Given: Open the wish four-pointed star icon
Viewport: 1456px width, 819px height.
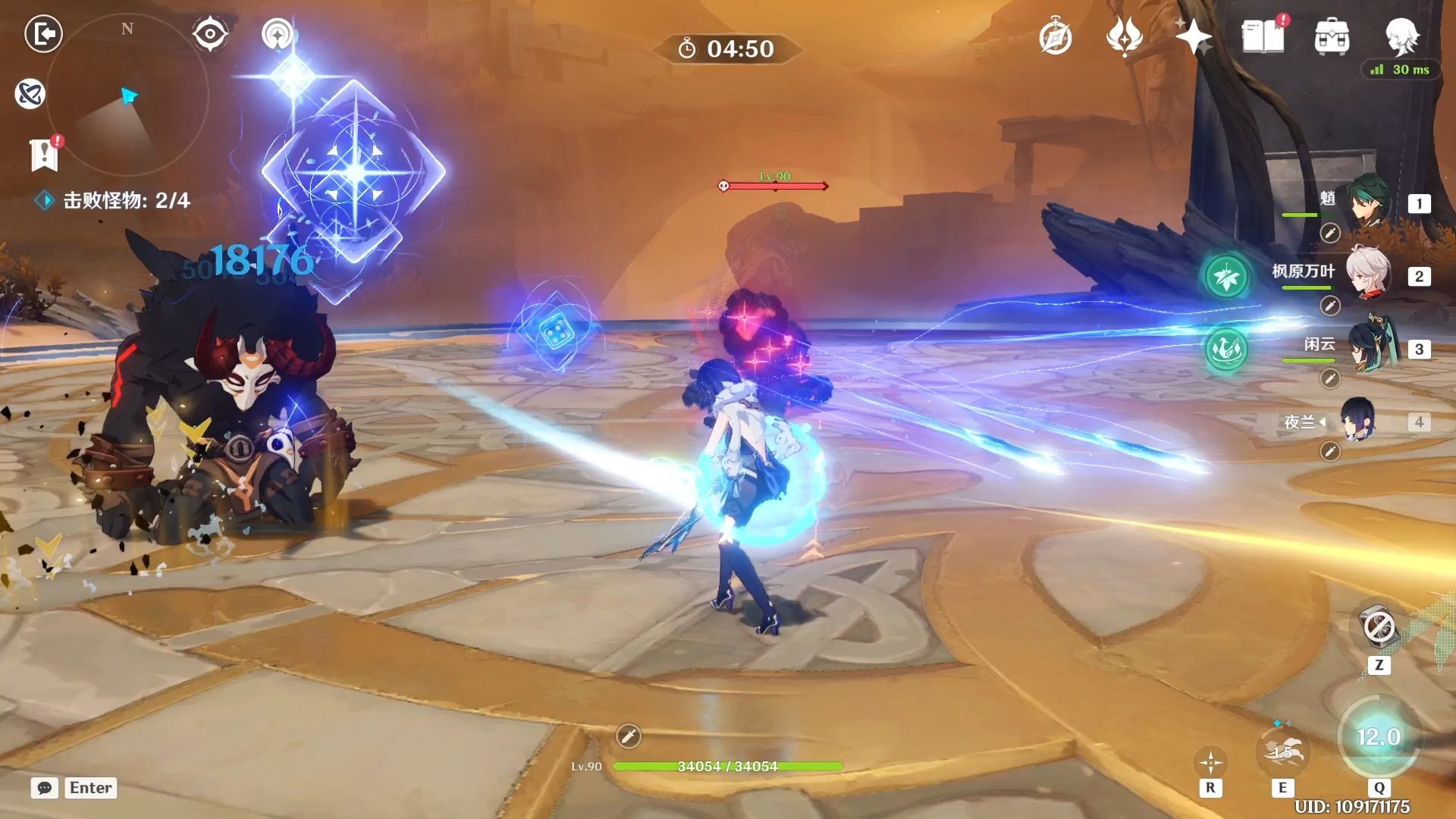Looking at the screenshot, I should [x=1193, y=36].
